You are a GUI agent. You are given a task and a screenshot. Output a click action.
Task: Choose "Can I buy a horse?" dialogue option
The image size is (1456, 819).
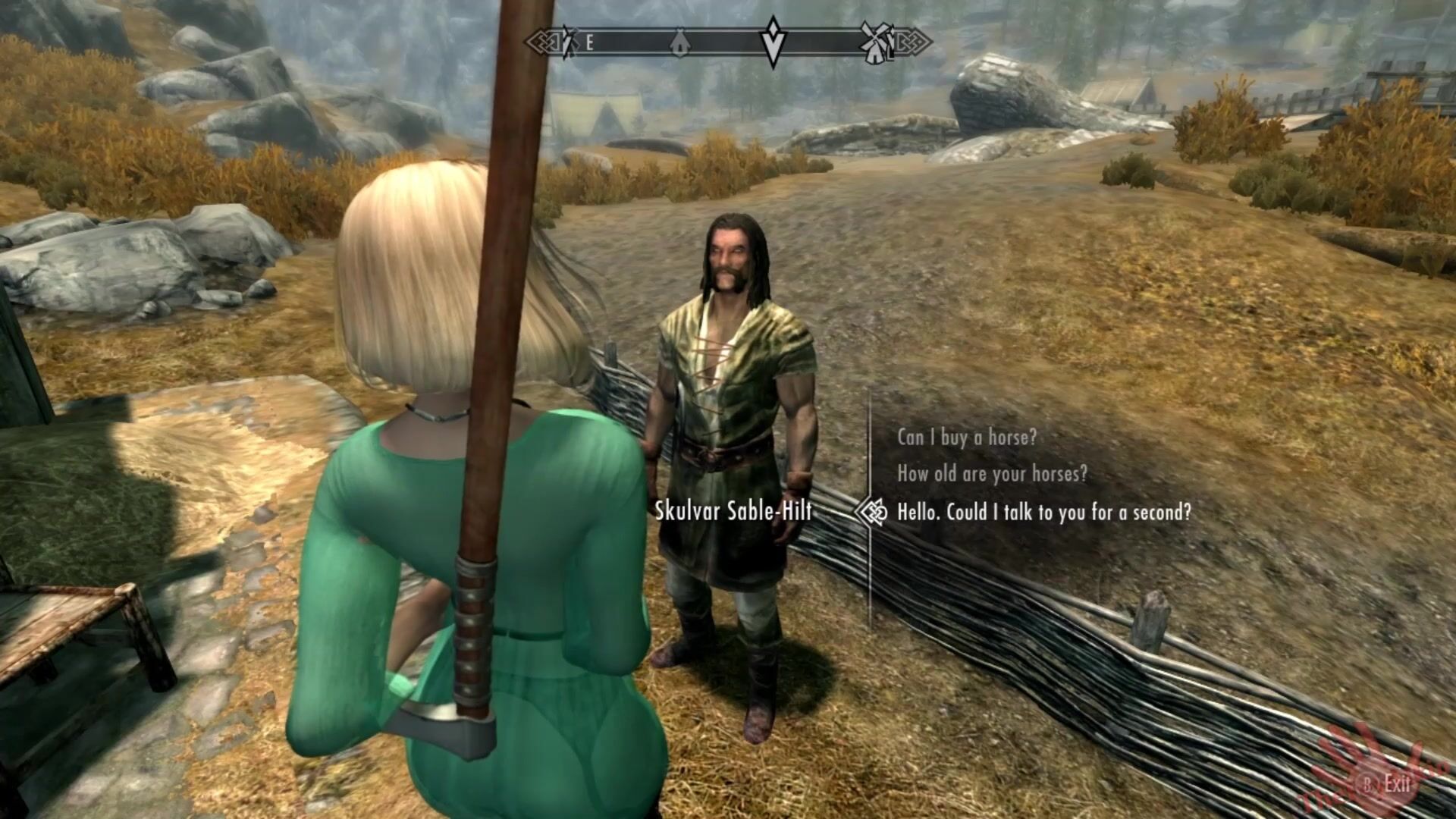(x=966, y=438)
